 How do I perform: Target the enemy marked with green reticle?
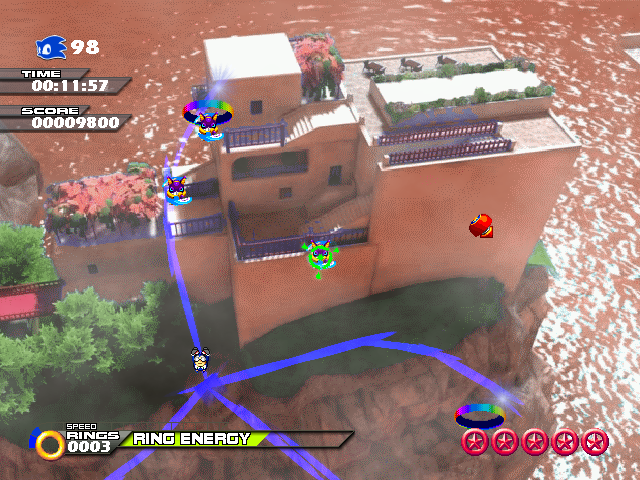(320, 256)
